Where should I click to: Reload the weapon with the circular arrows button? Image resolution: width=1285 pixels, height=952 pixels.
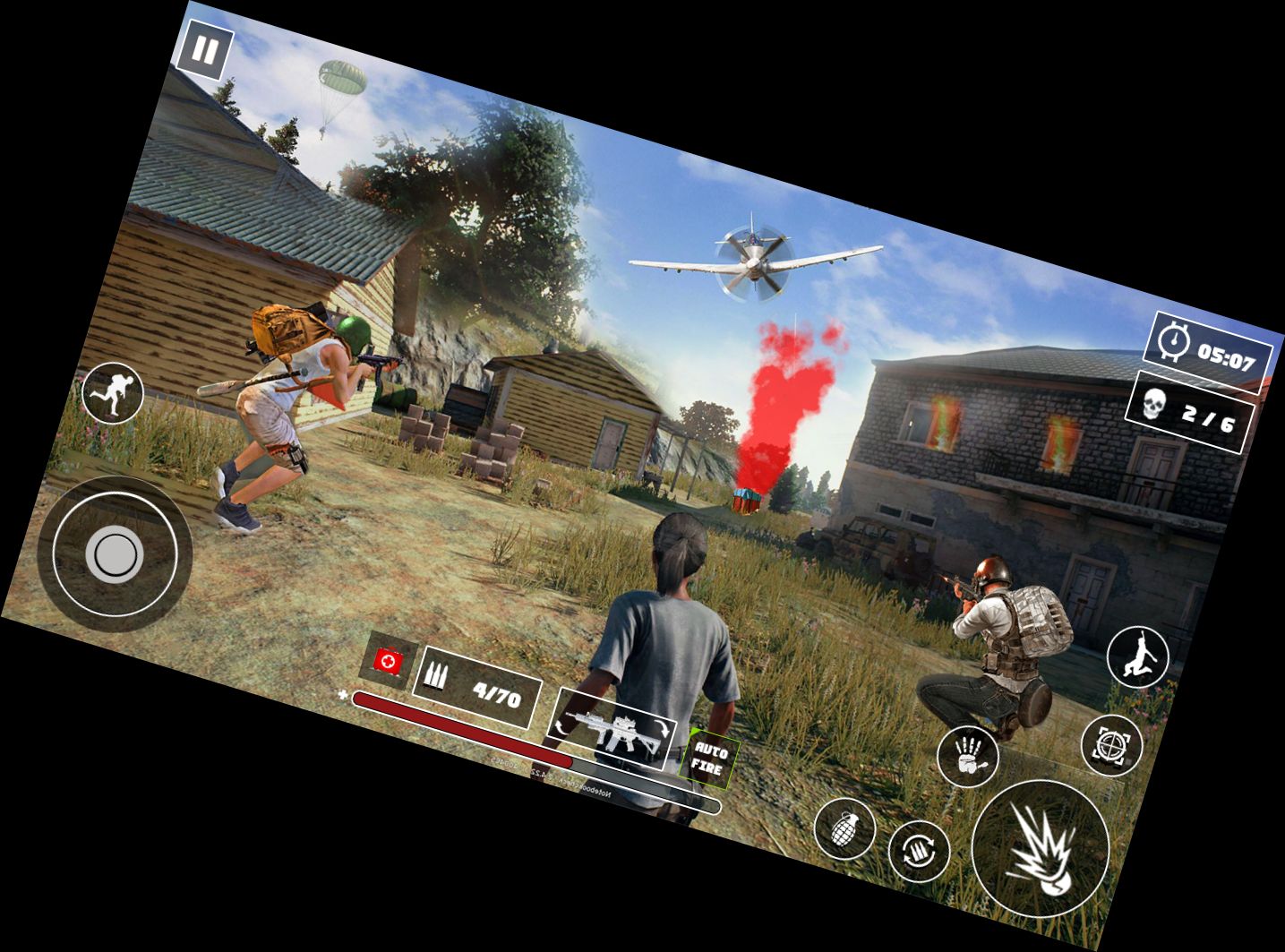pos(919,850)
